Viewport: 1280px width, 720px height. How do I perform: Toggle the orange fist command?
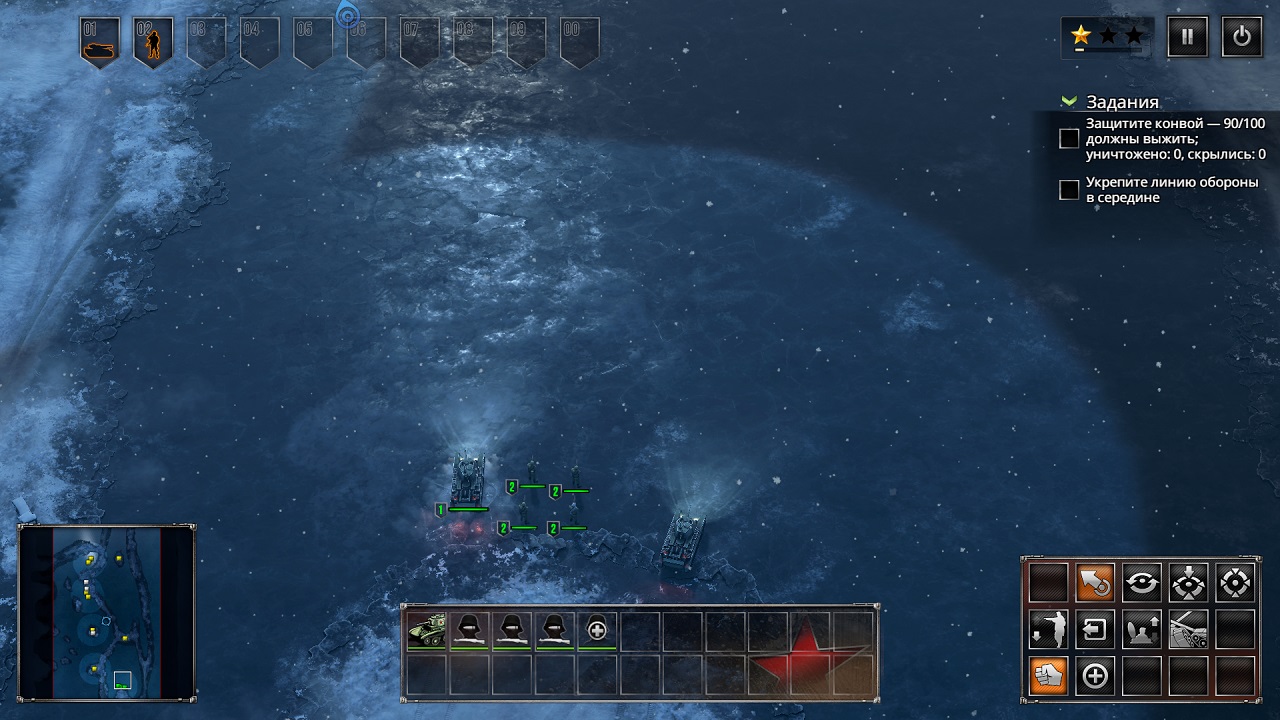tap(1049, 676)
